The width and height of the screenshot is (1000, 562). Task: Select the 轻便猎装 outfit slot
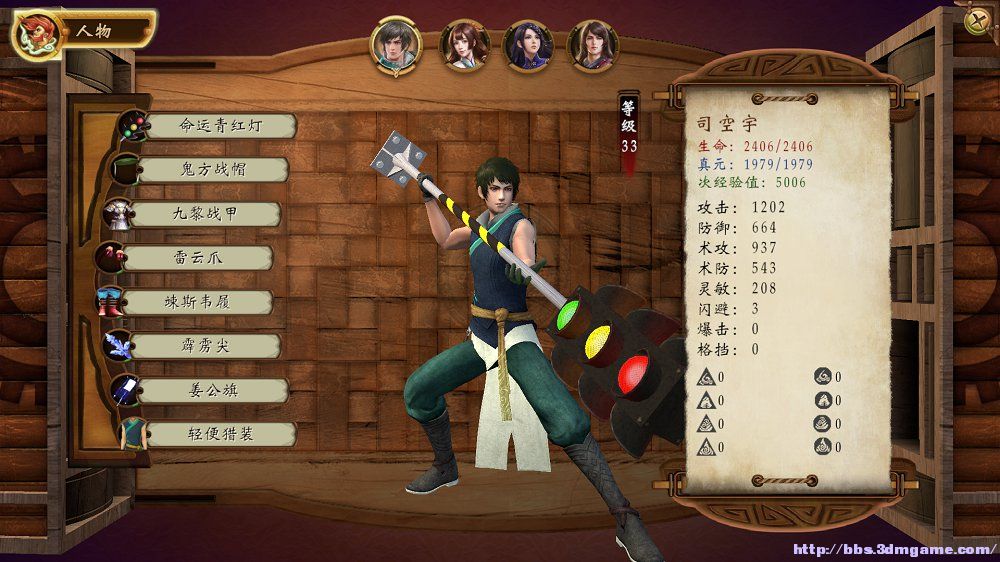tap(215, 434)
